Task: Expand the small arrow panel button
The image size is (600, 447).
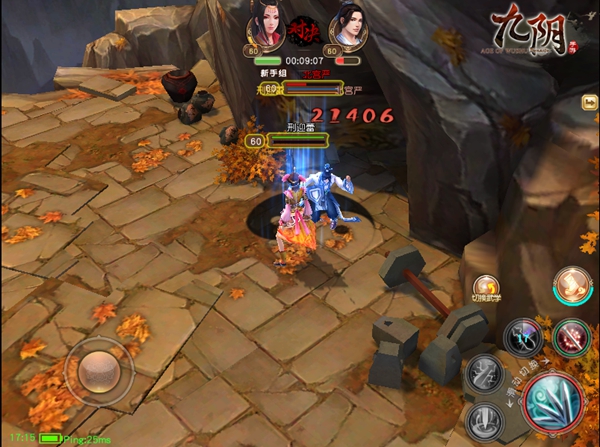Action: (x=591, y=101)
